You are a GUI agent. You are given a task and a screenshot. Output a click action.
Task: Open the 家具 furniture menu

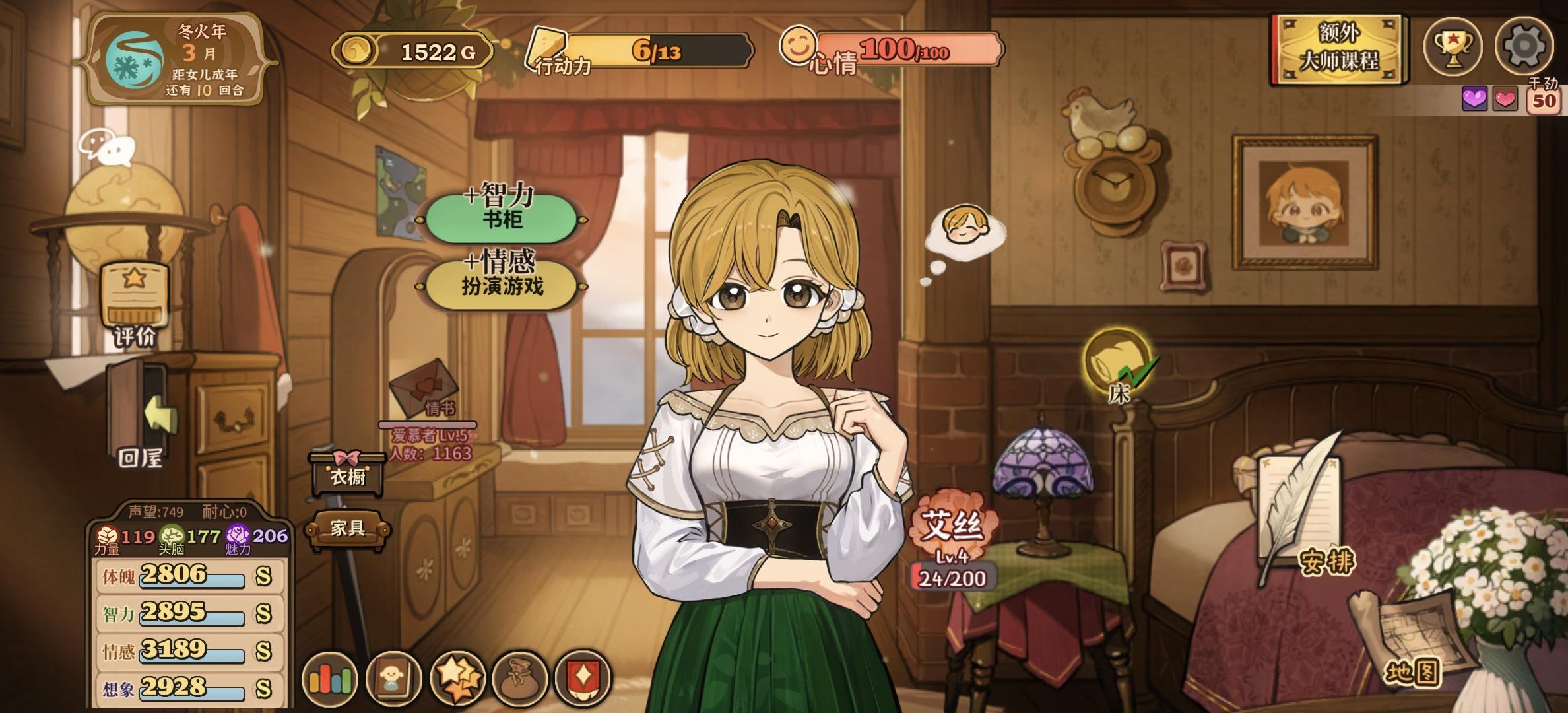[x=348, y=528]
